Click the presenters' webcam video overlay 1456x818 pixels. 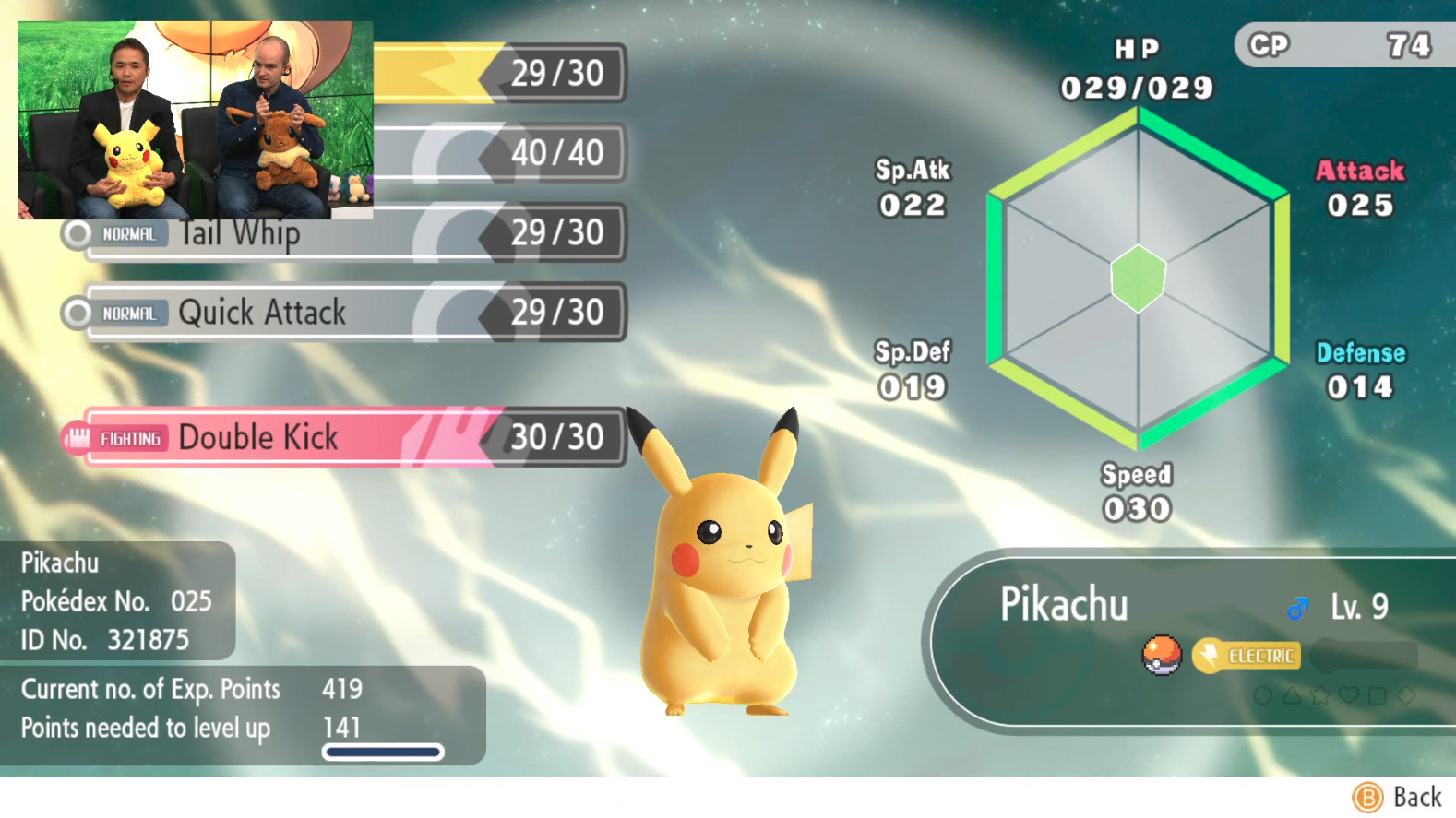196,120
